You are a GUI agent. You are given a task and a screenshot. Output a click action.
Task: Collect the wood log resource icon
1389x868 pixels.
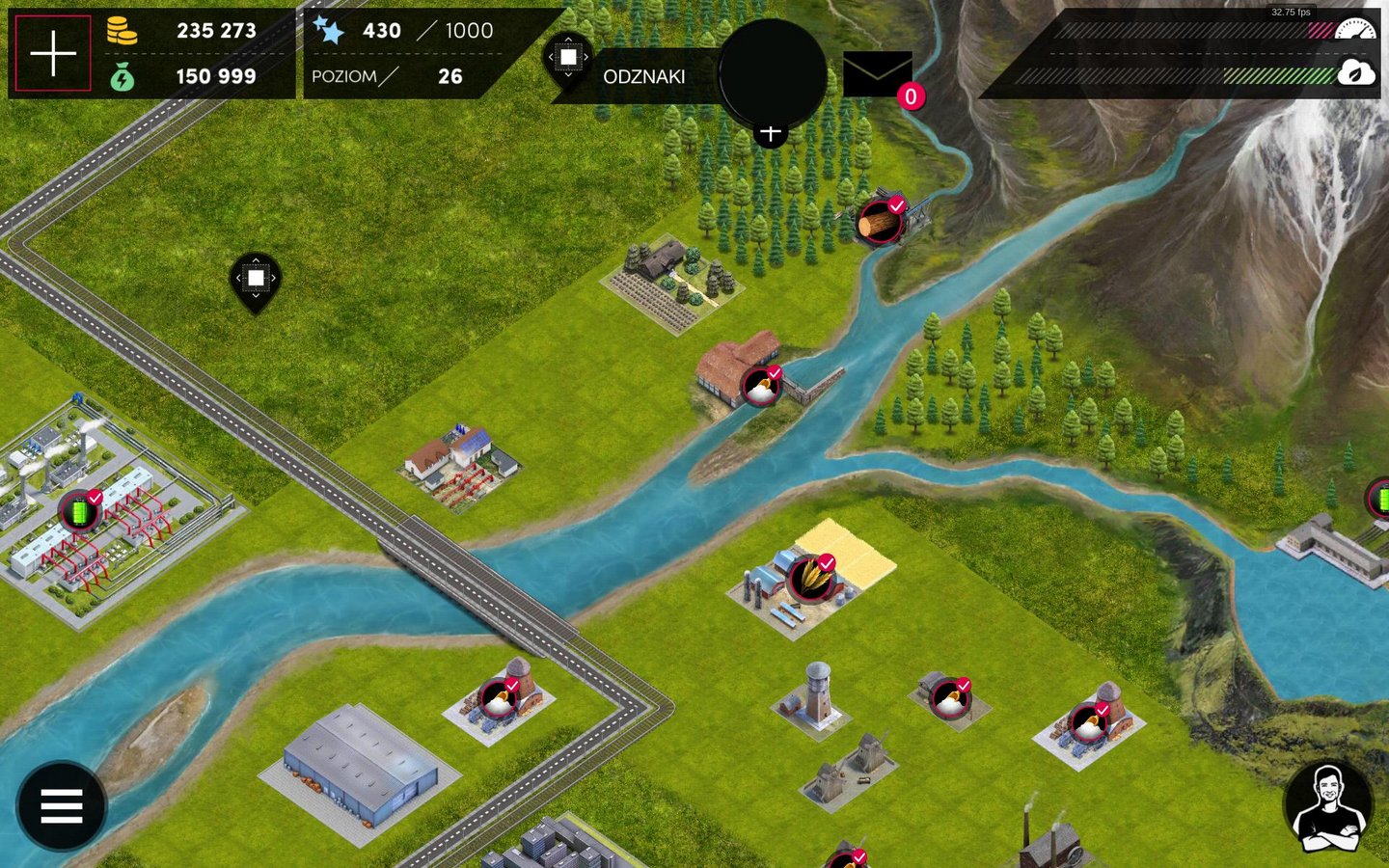click(879, 223)
